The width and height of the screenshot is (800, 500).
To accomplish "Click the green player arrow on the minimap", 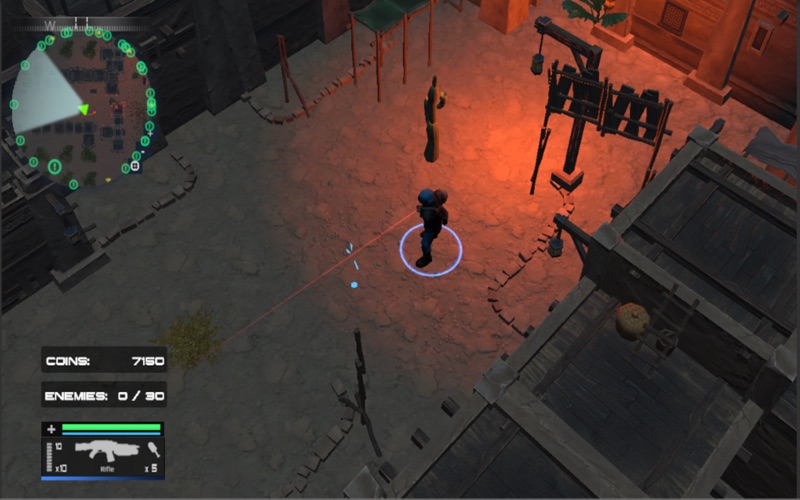I will pyautogui.click(x=84, y=109).
